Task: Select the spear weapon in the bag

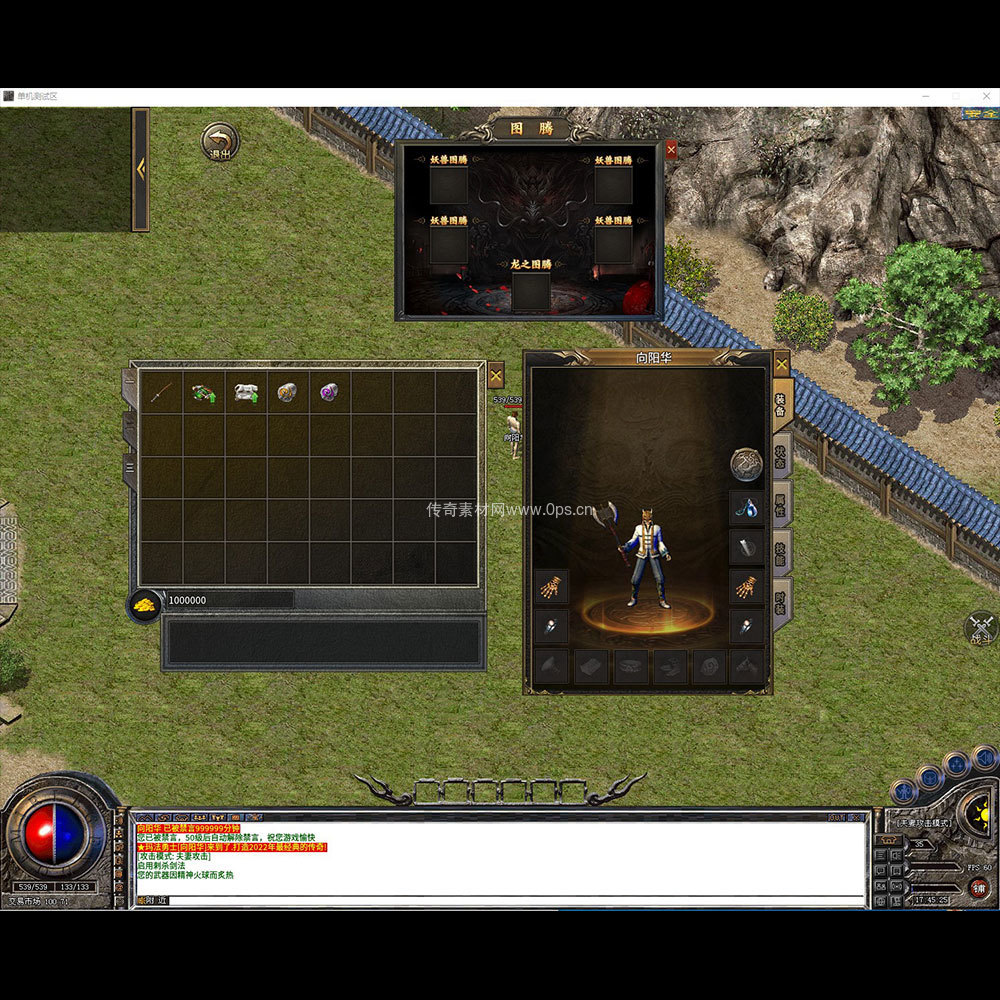Action: [161, 393]
